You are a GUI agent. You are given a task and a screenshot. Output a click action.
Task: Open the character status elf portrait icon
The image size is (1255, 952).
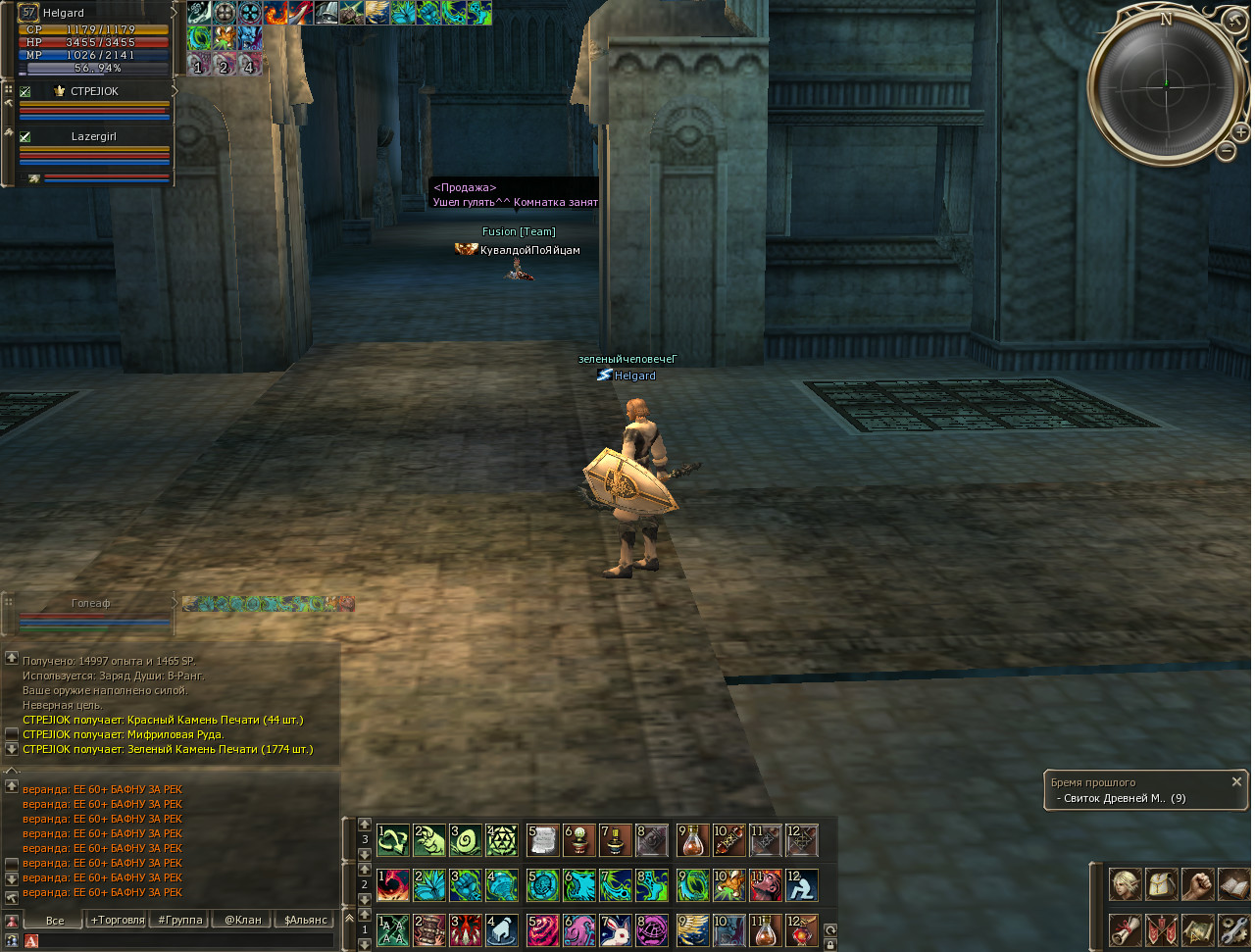pos(1125,884)
